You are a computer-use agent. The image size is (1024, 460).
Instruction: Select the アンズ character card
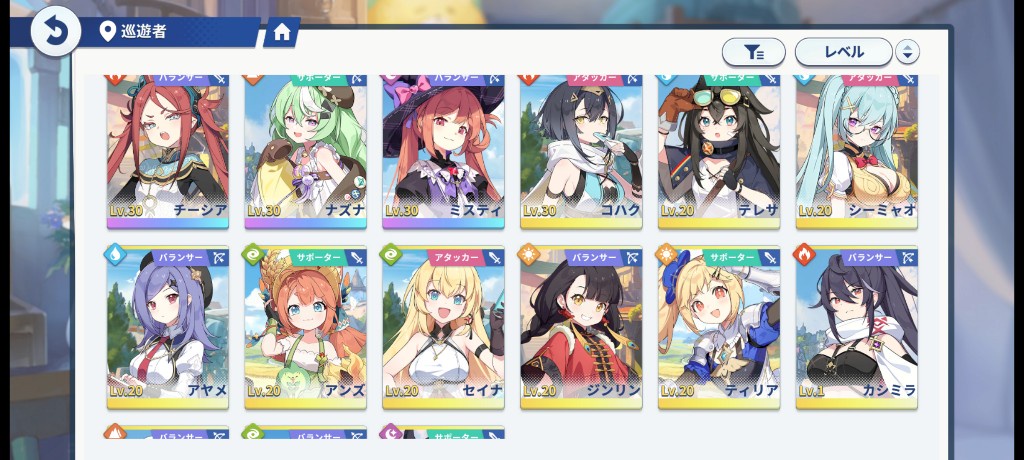[306, 327]
